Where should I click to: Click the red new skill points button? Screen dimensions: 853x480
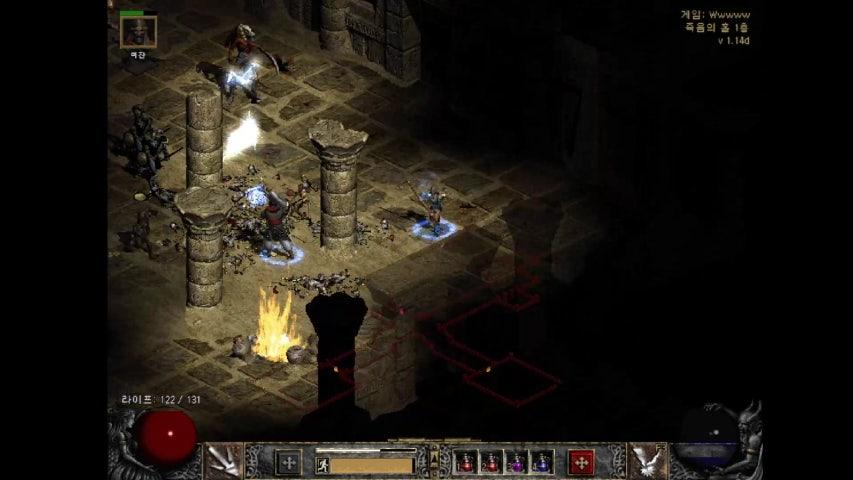tap(581, 462)
